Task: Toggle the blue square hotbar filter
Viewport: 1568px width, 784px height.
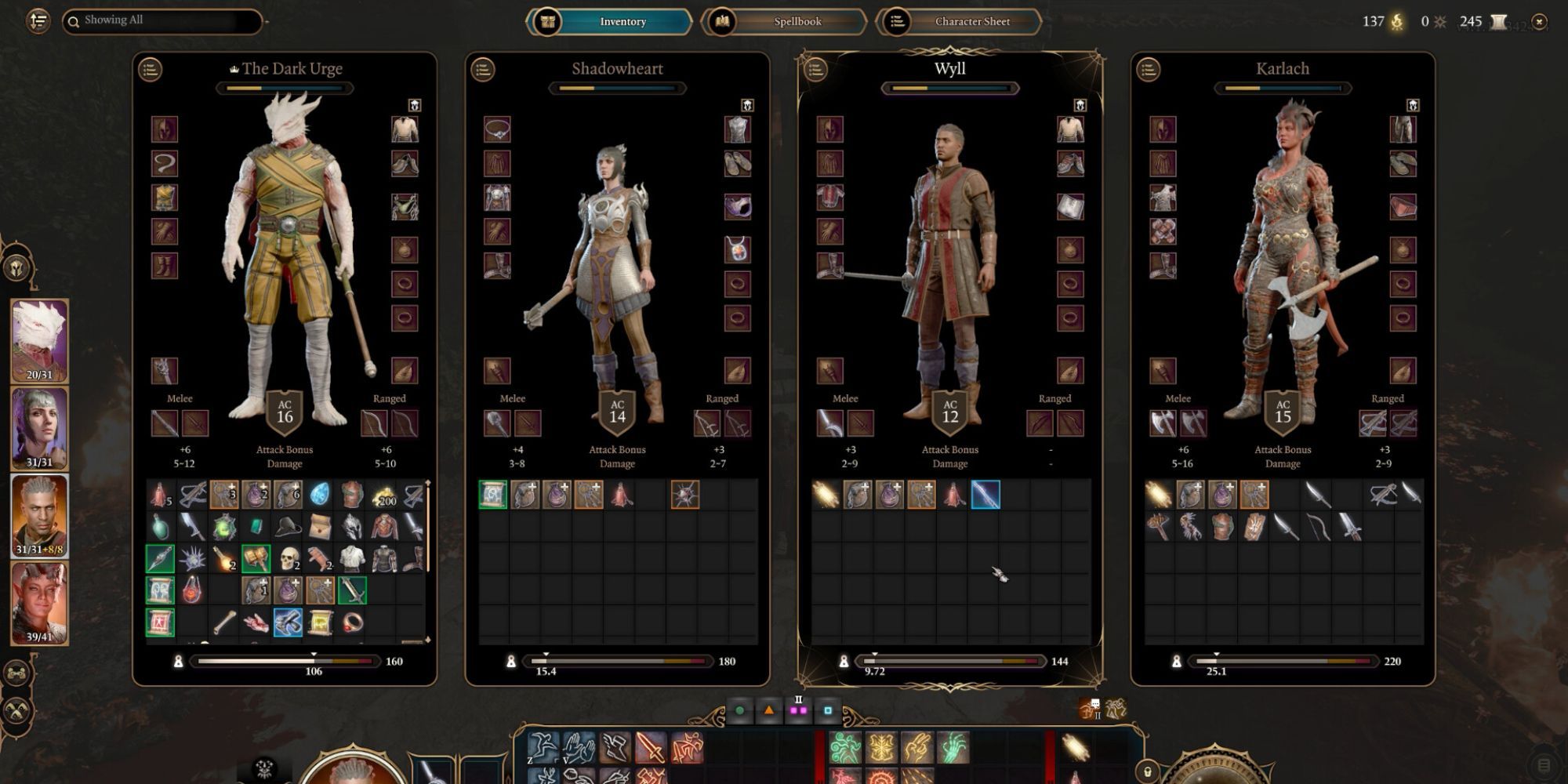Action: pyautogui.click(x=828, y=710)
